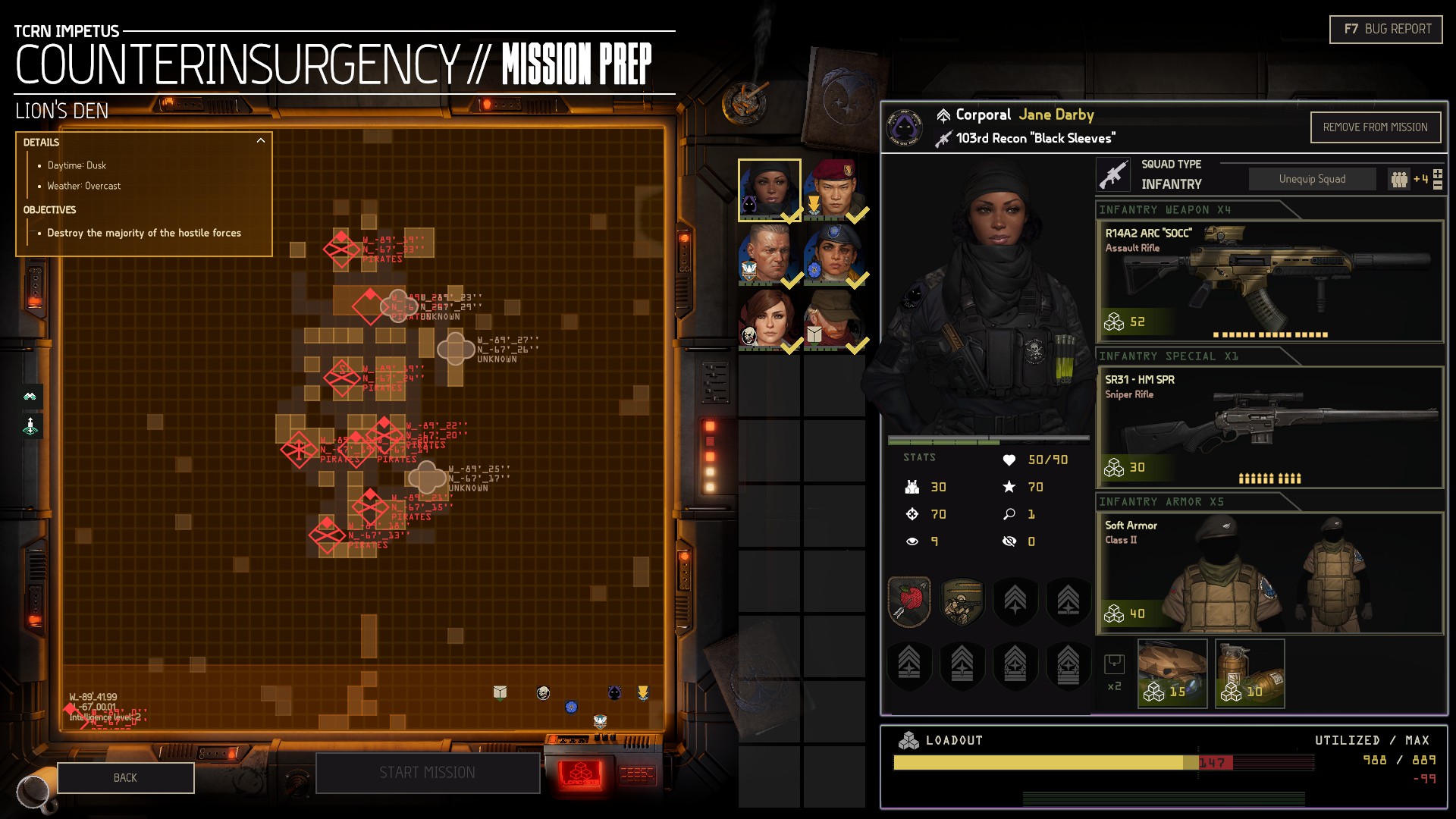The width and height of the screenshot is (1456, 819).
Task: Collapse the Details panel arrow
Action: (x=261, y=141)
